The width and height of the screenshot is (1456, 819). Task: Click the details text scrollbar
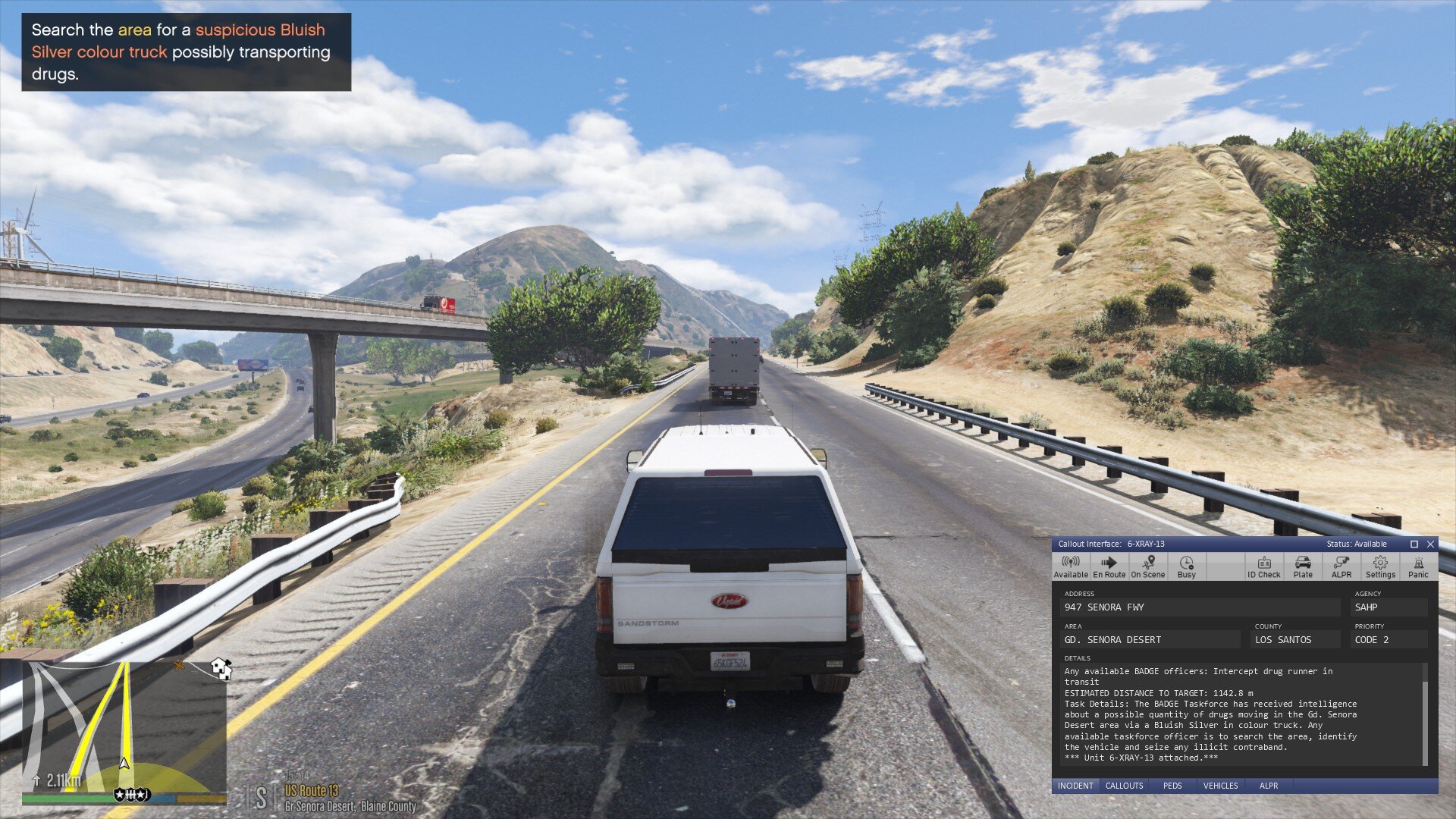tap(1425, 713)
